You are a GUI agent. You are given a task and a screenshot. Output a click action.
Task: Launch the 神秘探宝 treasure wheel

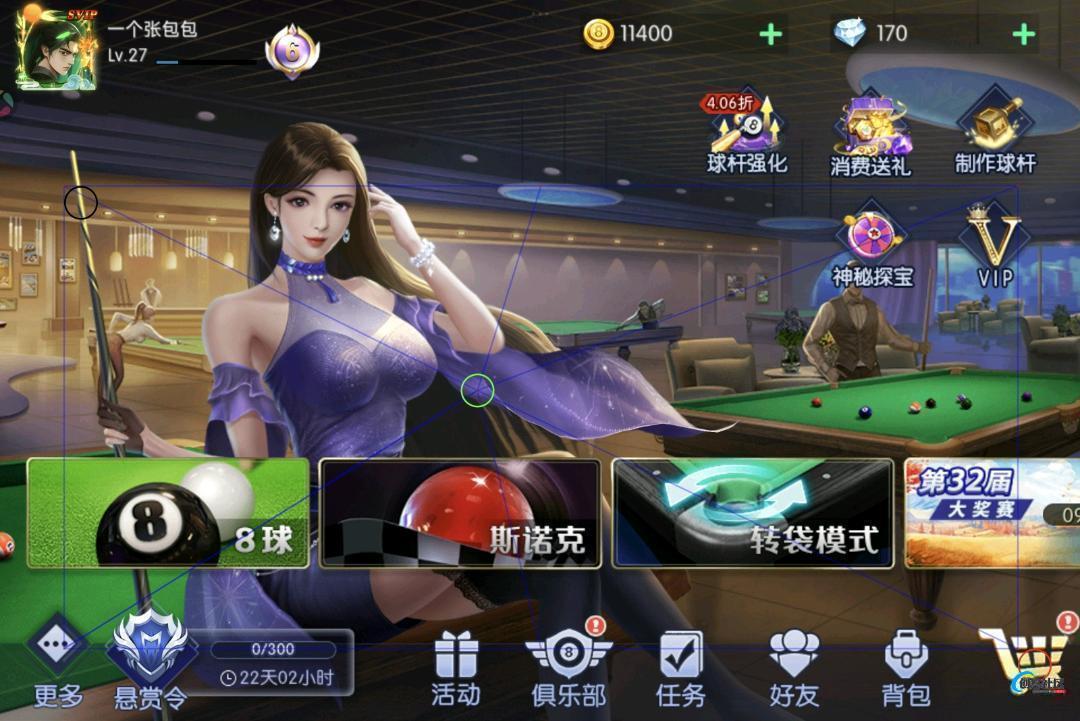873,247
